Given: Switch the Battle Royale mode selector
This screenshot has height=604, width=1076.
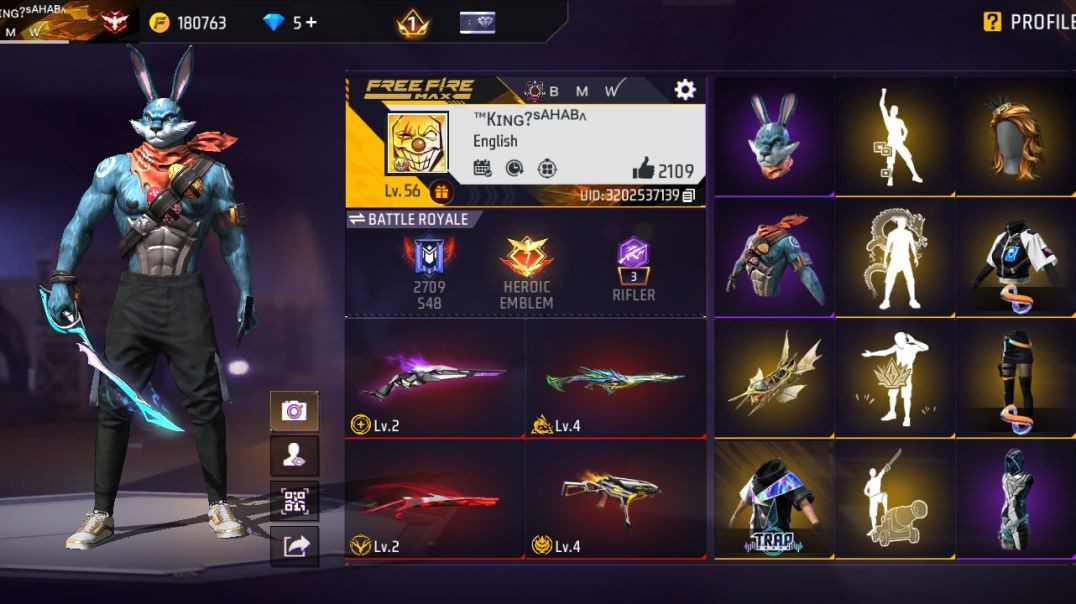Looking at the screenshot, I should pyautogui.click(x=408, y=219).
